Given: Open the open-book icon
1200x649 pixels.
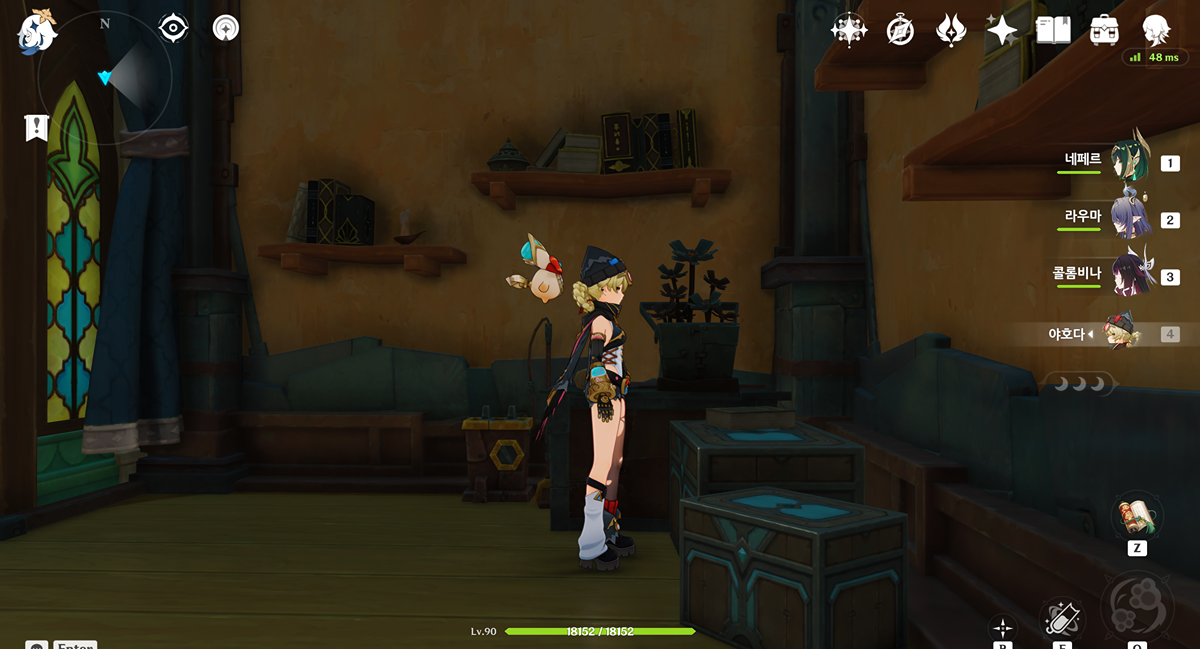Looking at the screenshot, I should click(x=1053, y=30).
